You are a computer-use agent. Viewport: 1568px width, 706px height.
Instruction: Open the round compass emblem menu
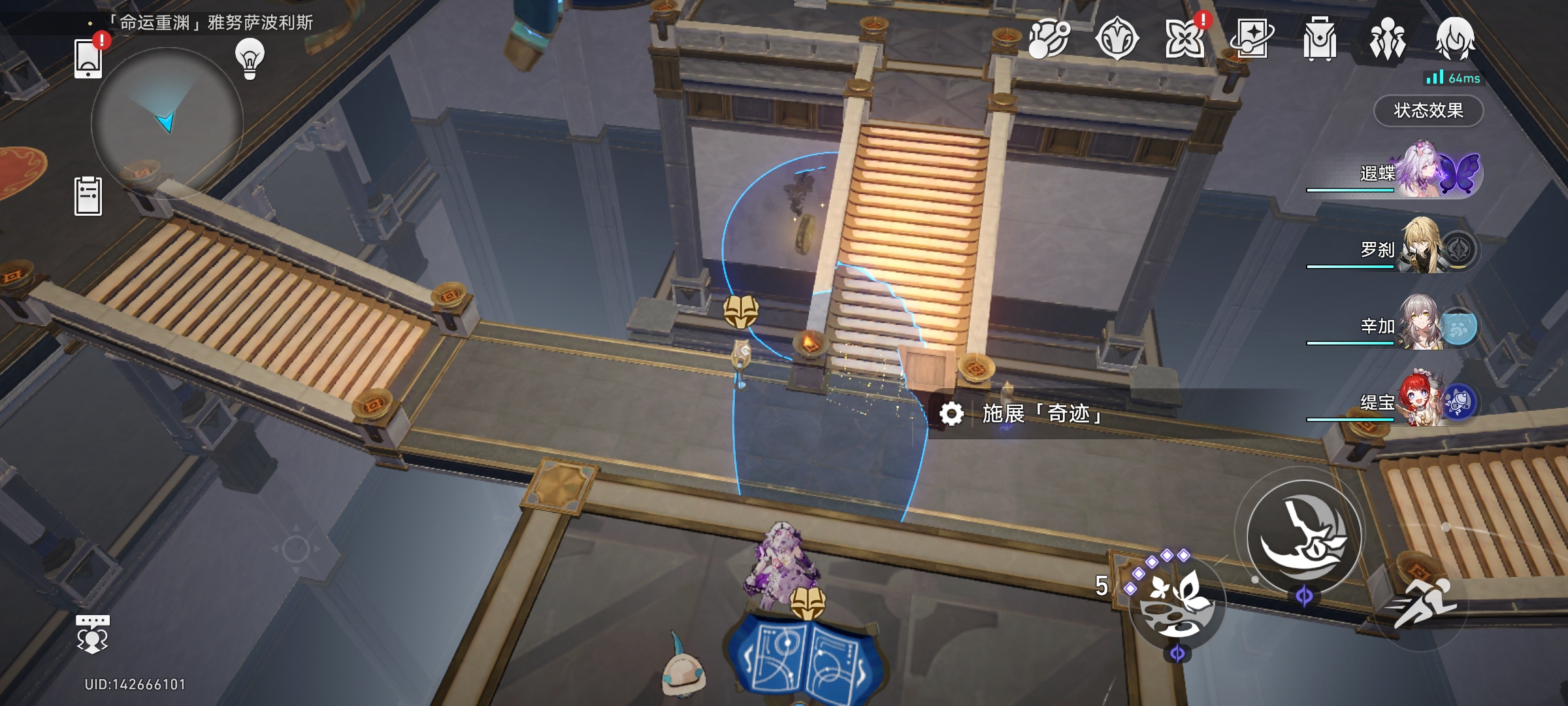[x=1117, y=39]
